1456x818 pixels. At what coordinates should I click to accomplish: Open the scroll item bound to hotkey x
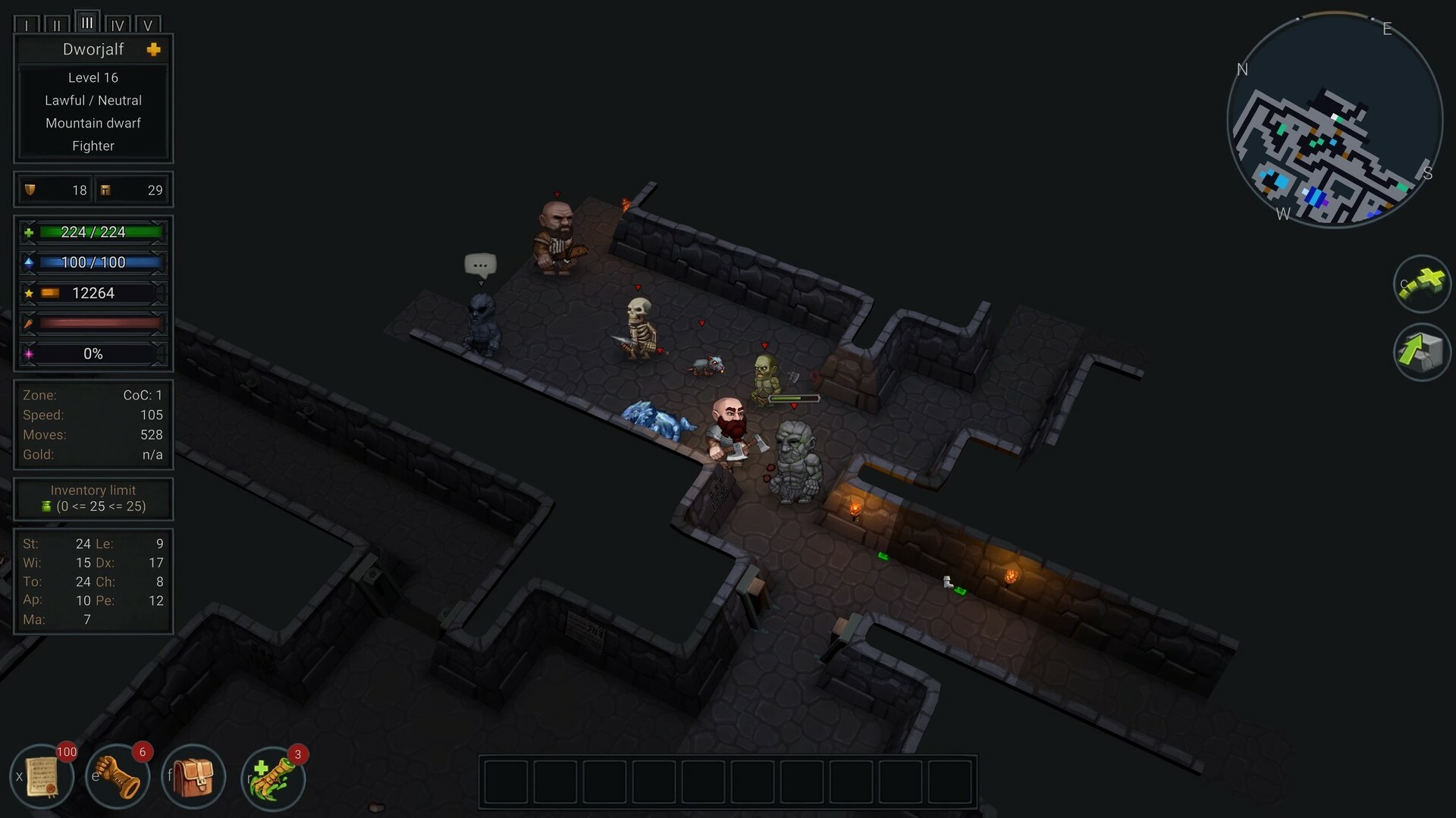[x=42, y=776]
